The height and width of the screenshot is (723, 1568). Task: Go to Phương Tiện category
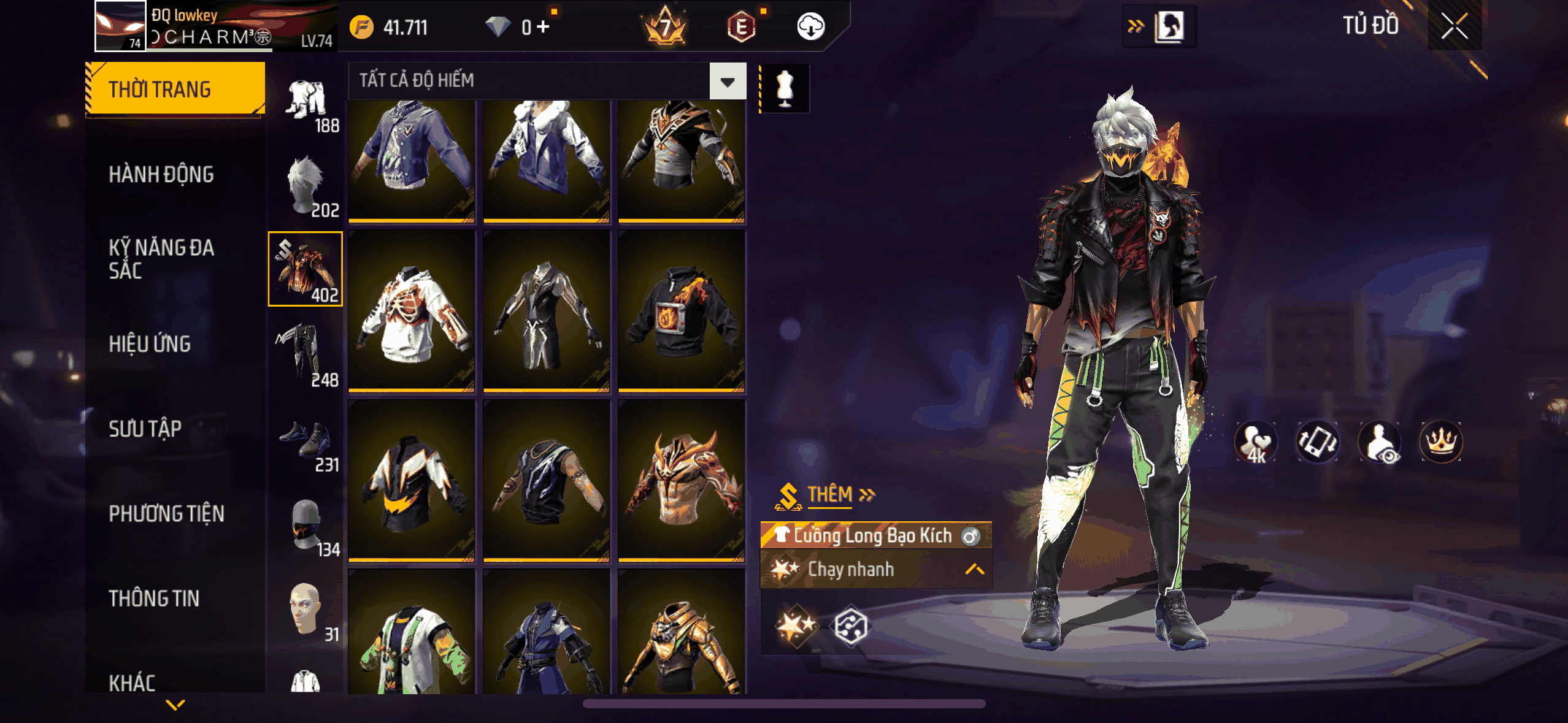click(x=166, y=514)
